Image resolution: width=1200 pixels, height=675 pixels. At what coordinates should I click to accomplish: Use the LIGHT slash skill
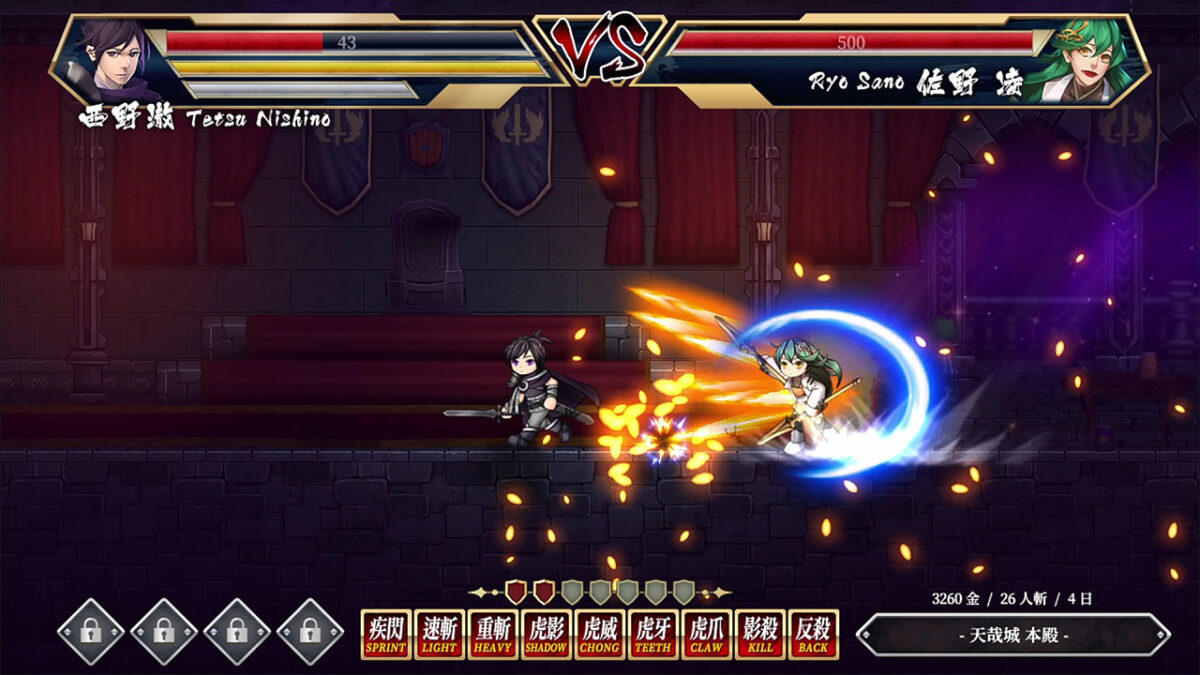pyautogui.click(x=439, y=634)
